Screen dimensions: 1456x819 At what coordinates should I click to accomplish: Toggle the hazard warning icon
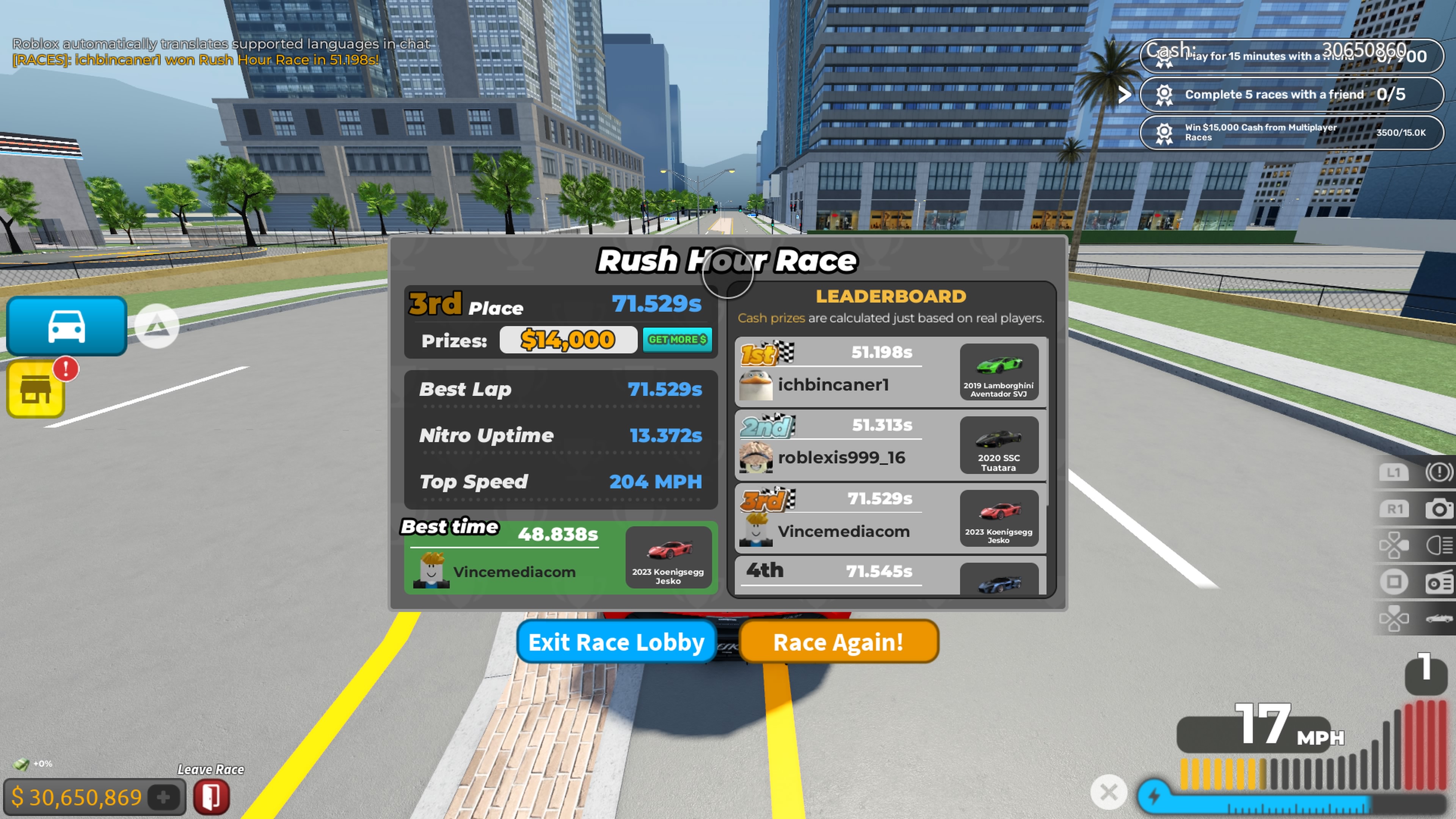tap(1439, 472)
